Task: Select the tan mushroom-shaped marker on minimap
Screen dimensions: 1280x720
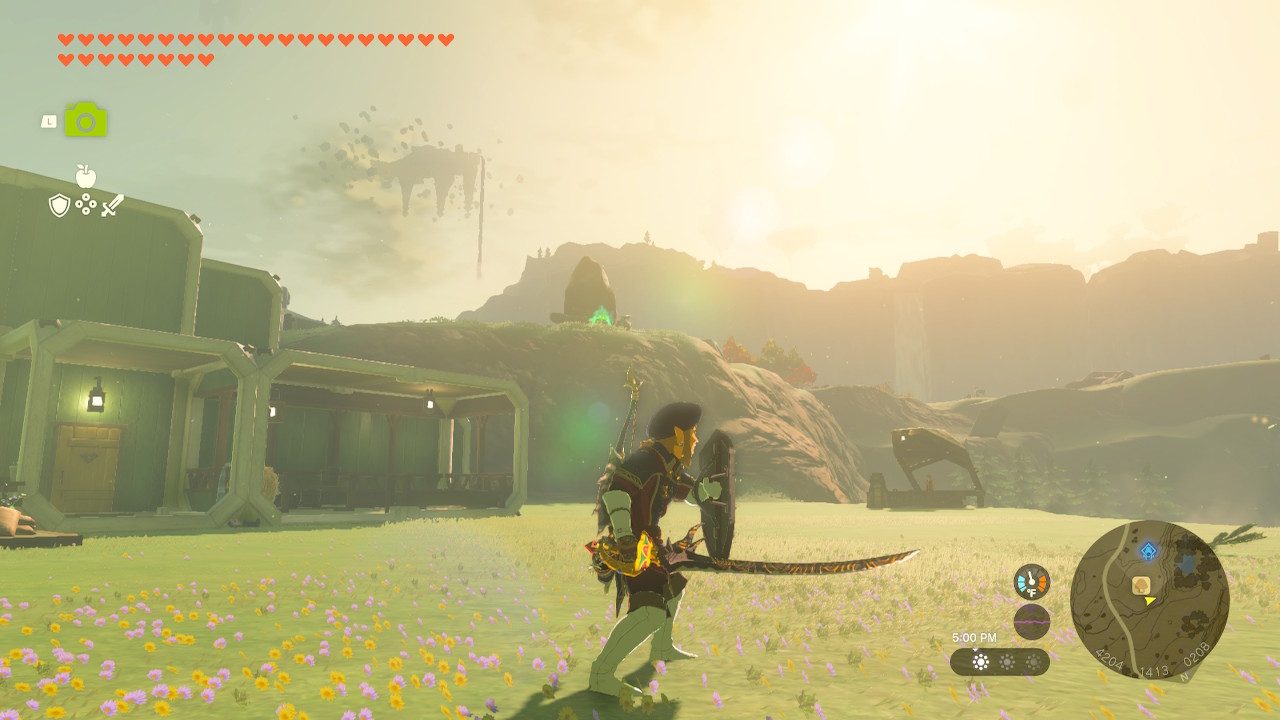Action: 1141,585
